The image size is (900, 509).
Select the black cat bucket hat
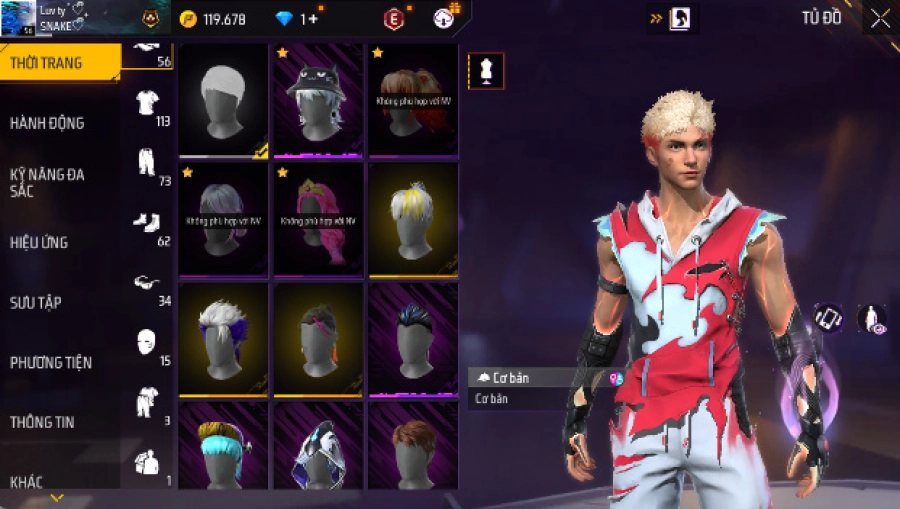pos(316,99)
